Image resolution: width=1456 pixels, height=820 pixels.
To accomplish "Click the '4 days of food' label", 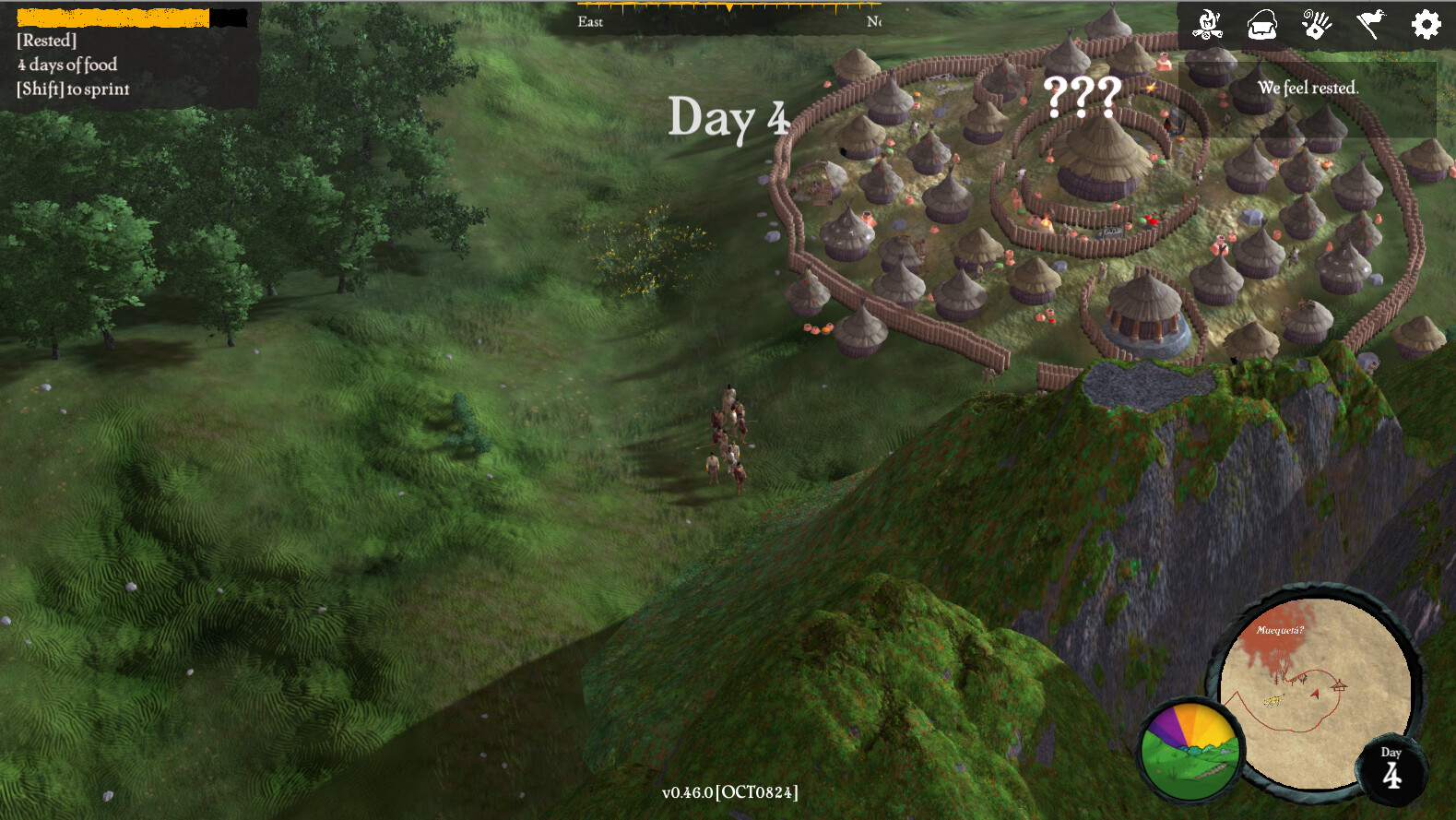I will click(65, 65).
